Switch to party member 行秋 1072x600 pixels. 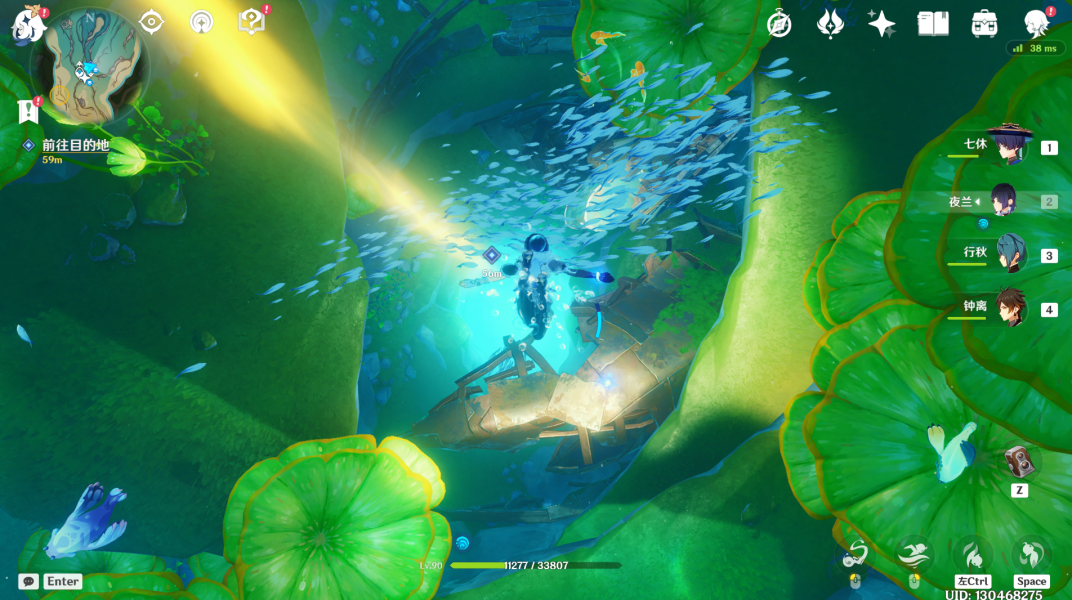click(1010, 255)
